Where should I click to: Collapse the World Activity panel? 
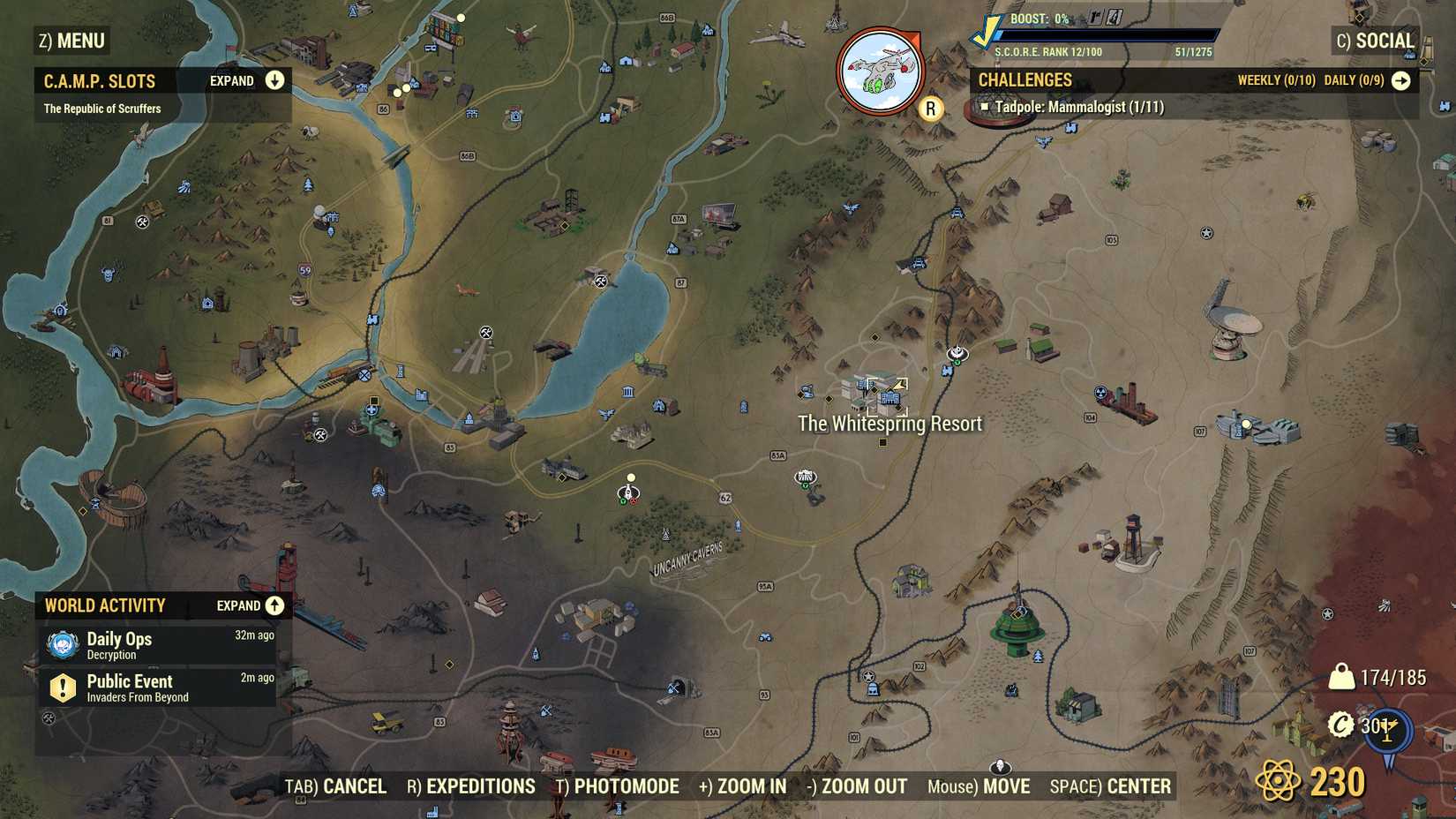pyautogui.click(x=273, y=605)
